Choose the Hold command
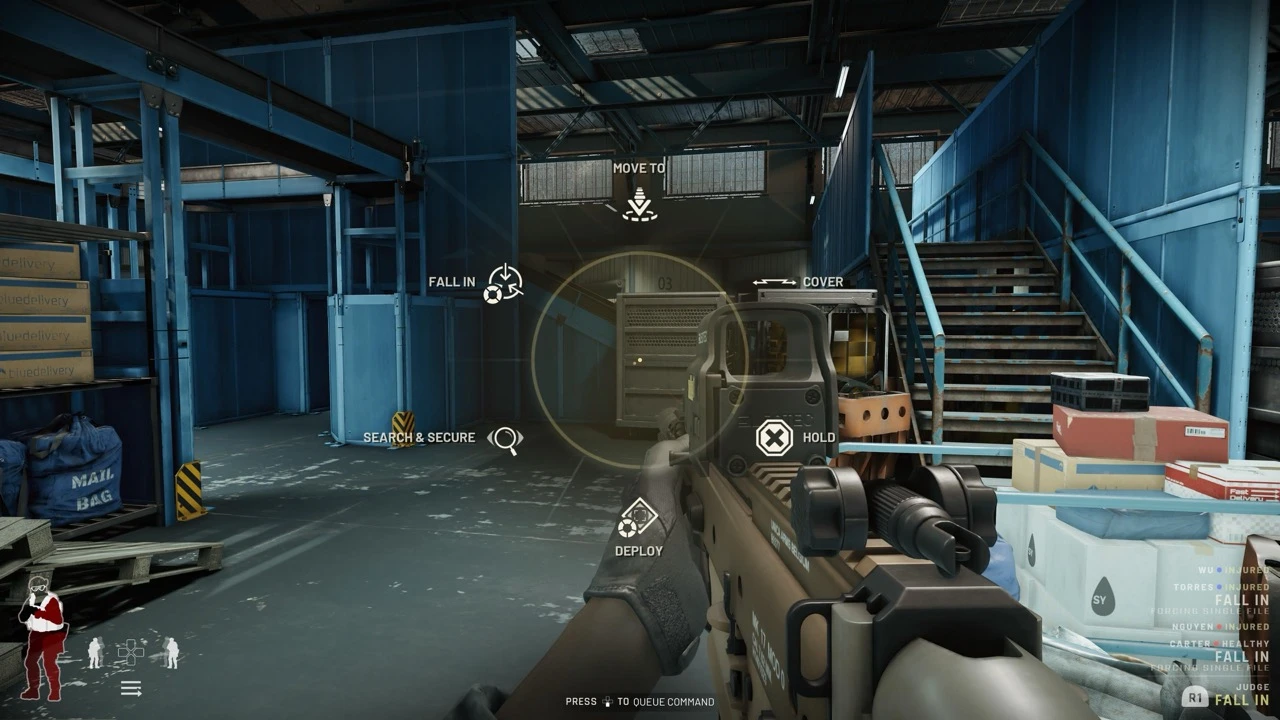 (774, 438)
